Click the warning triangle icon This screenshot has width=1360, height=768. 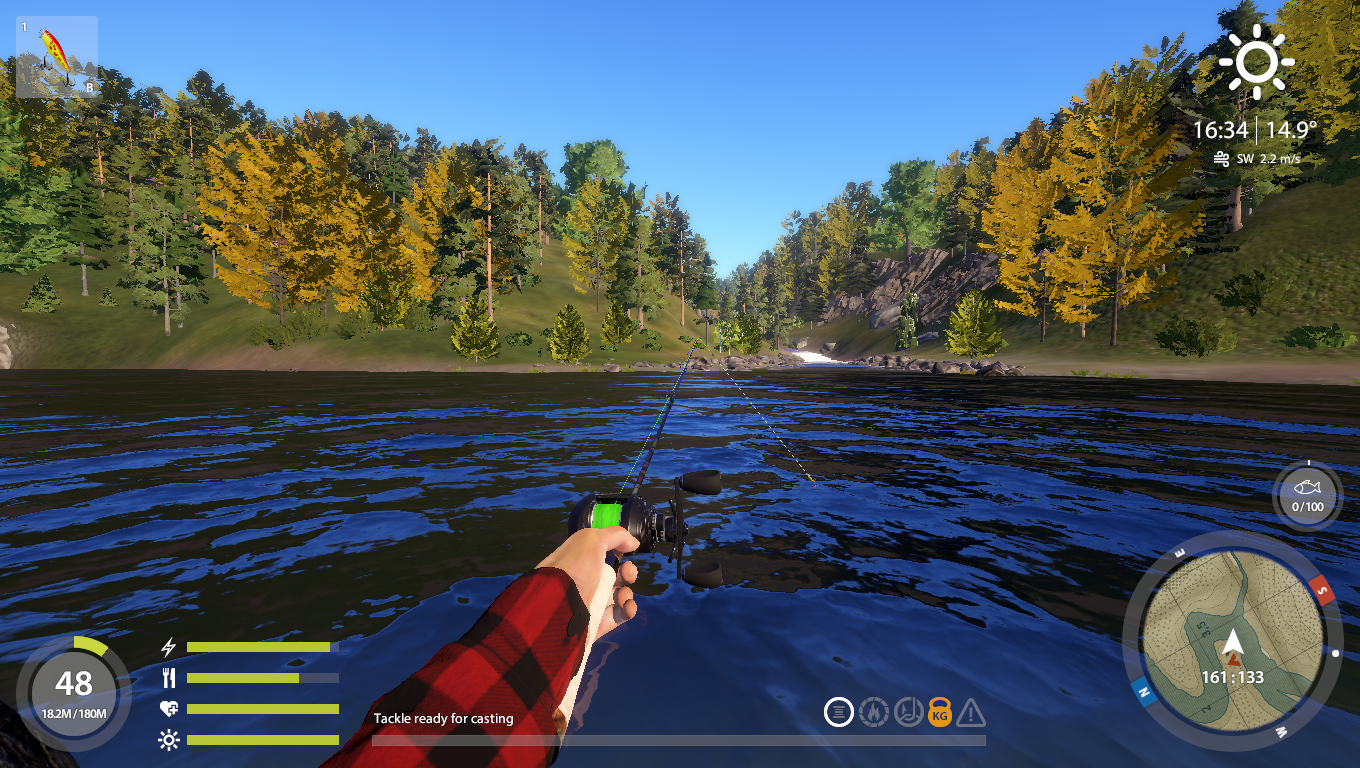(x=971, y=713)
